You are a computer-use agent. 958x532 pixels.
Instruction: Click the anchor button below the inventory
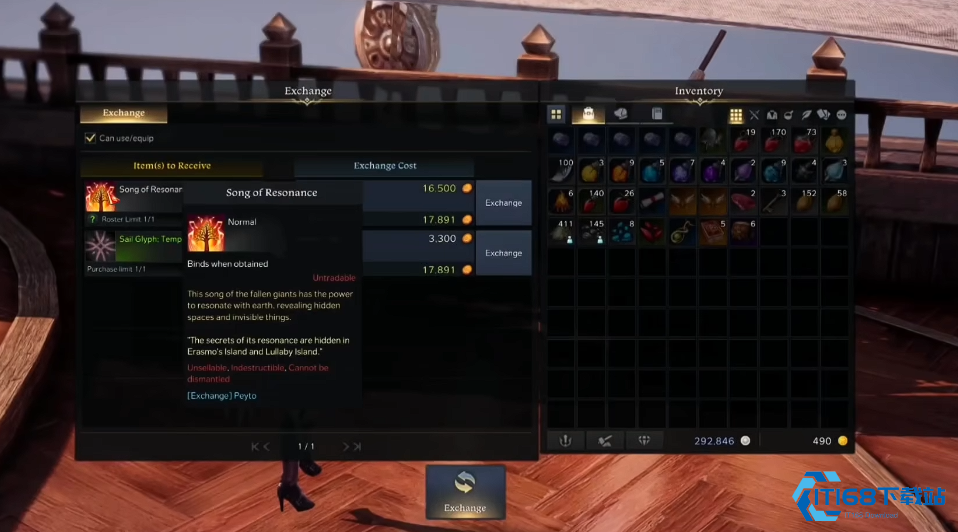click(565, 441)
